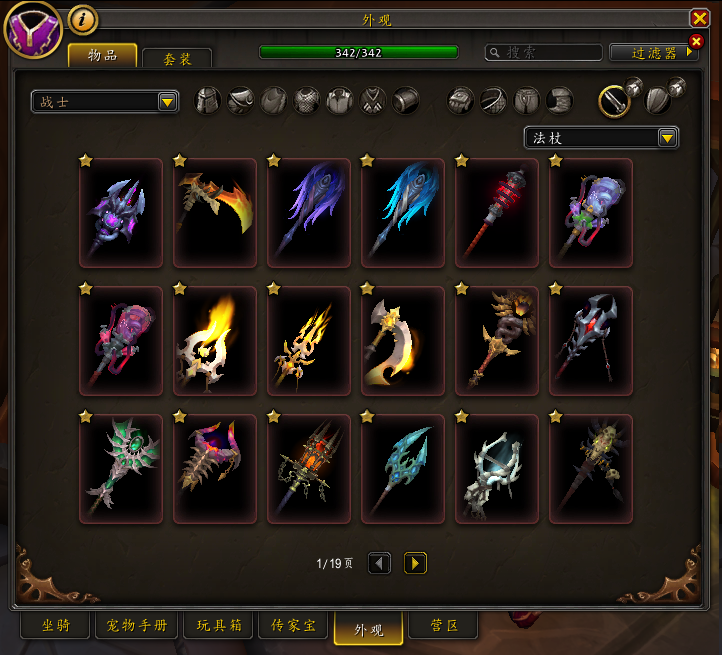Select the golden trident staff appearance
The width and height of the screenshot is (722, 655).
coord(308,341)
